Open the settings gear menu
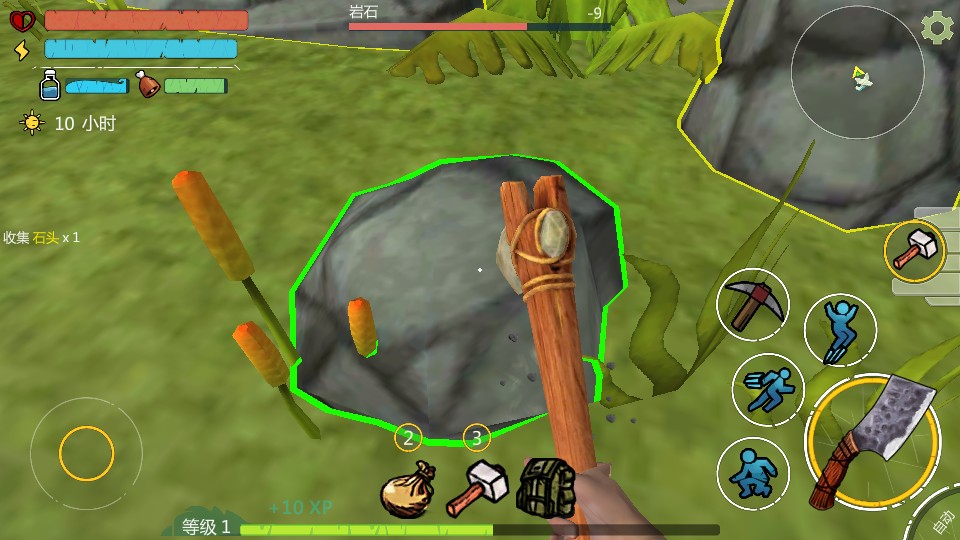The image size is (960, 540). click(936, 28)
